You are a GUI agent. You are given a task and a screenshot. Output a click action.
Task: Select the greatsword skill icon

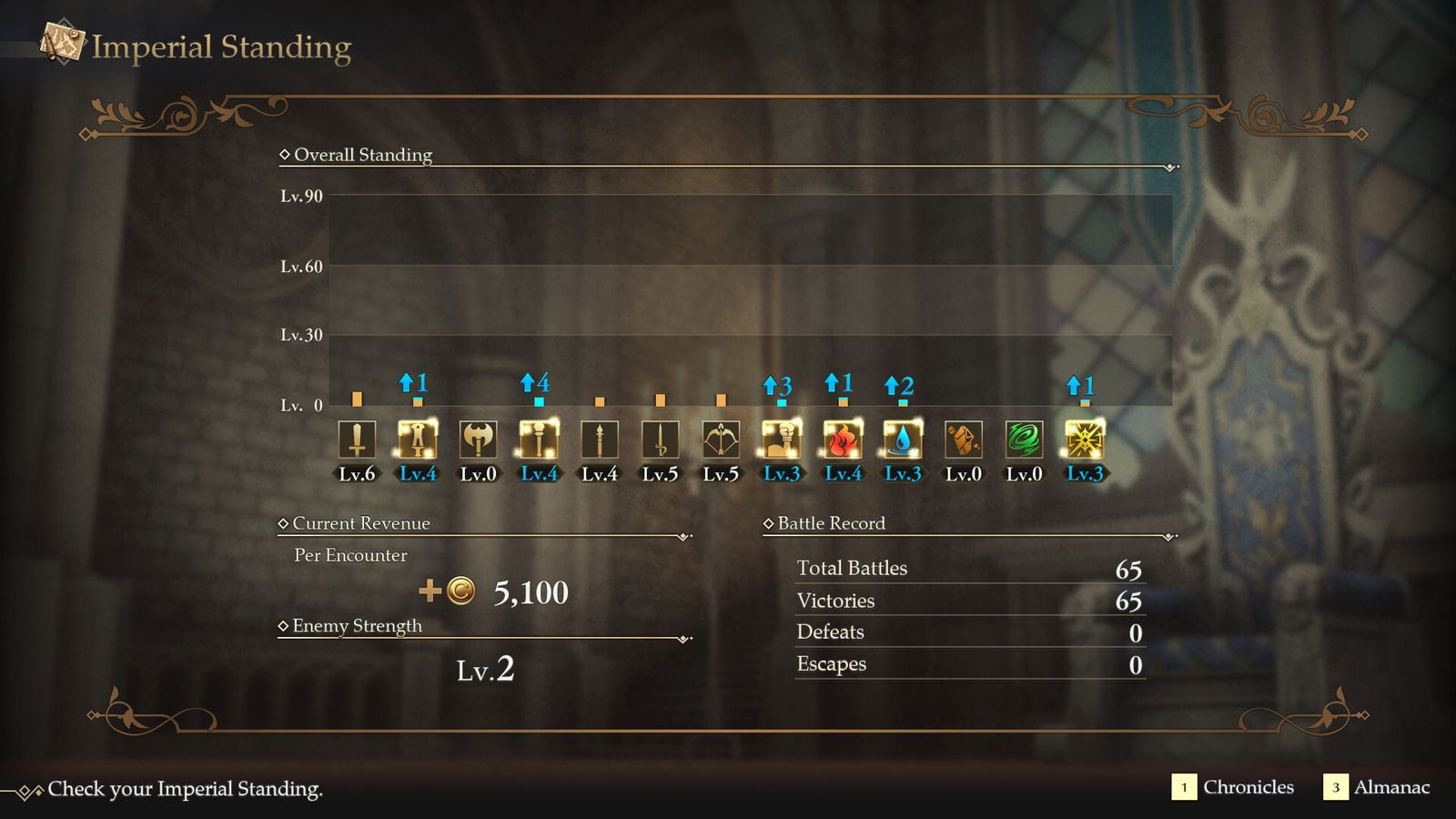click(x=418, y=440)
